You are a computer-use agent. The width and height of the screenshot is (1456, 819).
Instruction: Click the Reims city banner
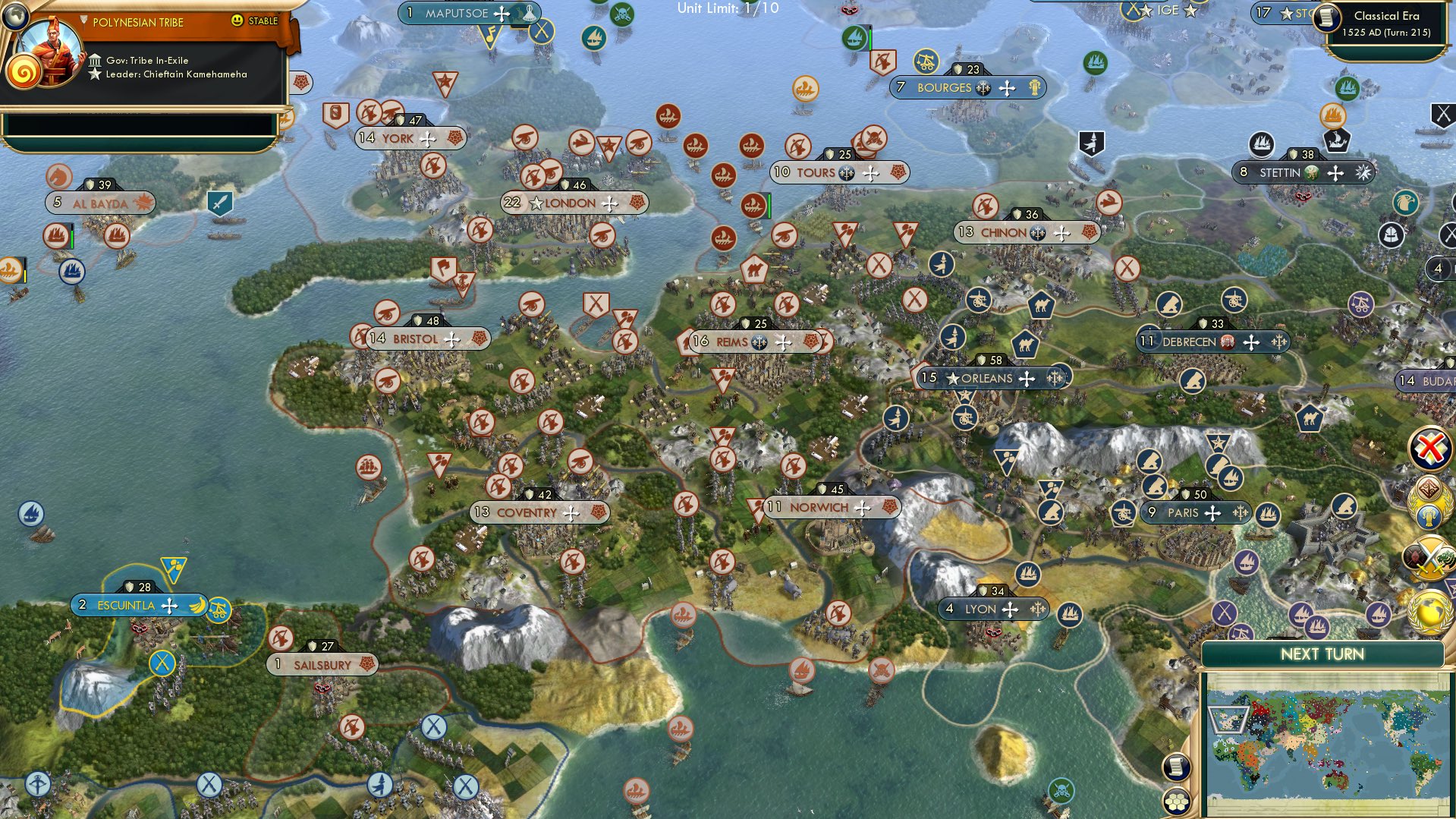coord(755,342)
